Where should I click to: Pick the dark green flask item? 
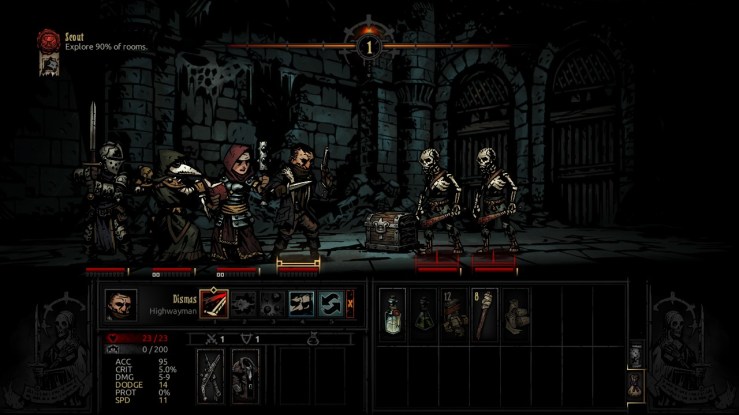pos(425,312)
